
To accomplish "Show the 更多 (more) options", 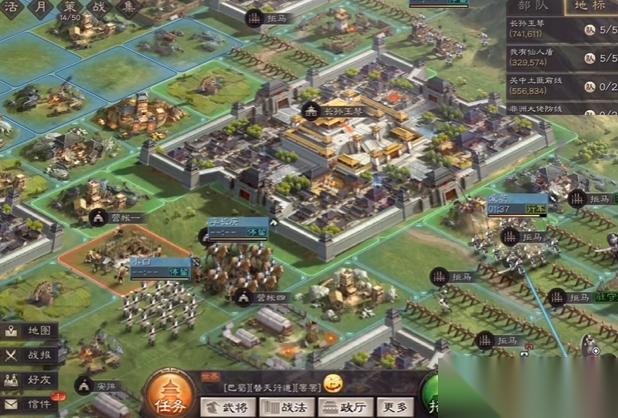I will [396, 407].
